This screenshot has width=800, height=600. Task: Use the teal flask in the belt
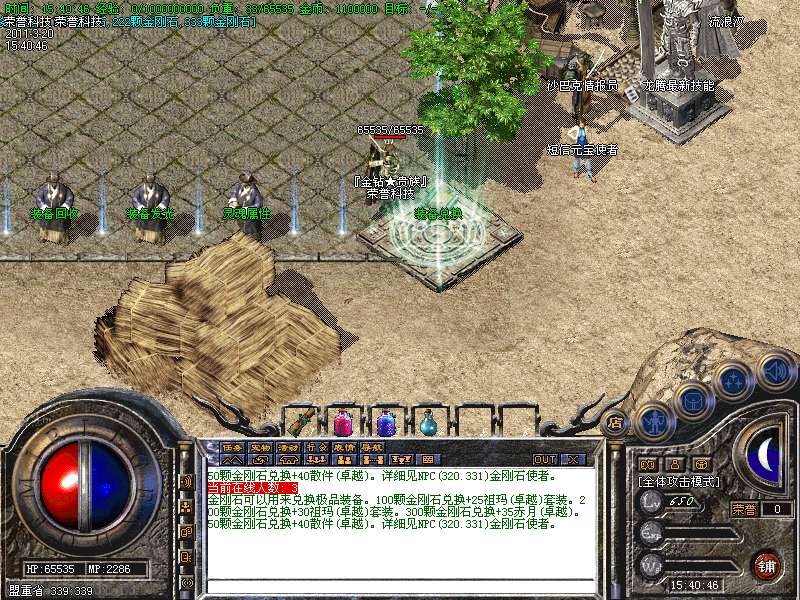[x=429, y=422]
